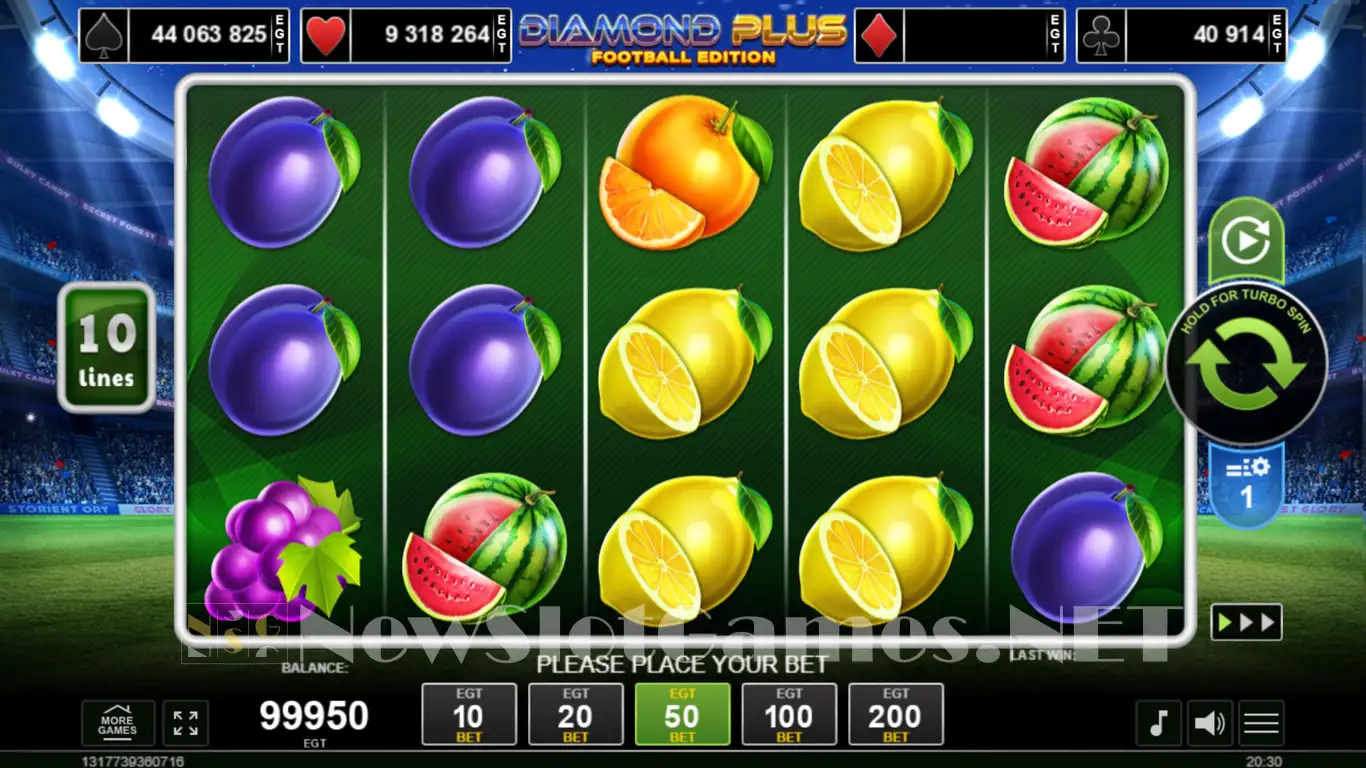This screenshot has width=1366, height=768.
Task: Select the highlighted EGT 50 bet
Action: click(682, 714)
